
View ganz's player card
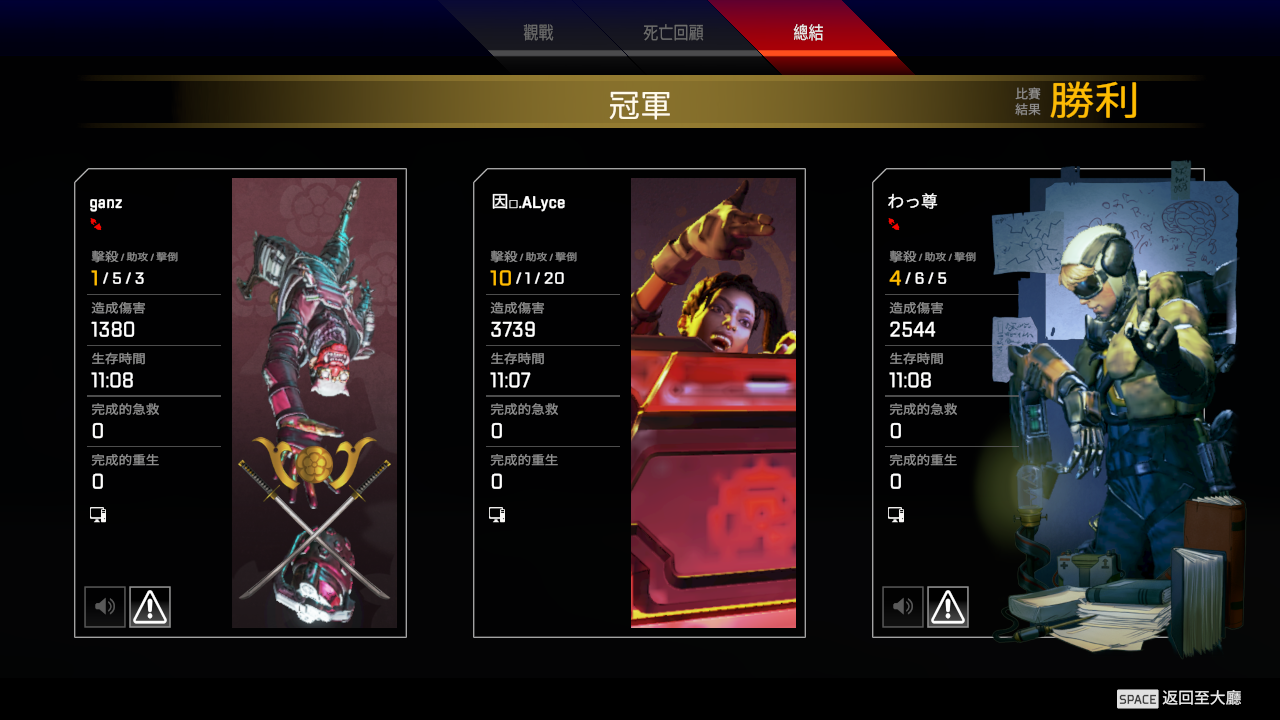314,403
